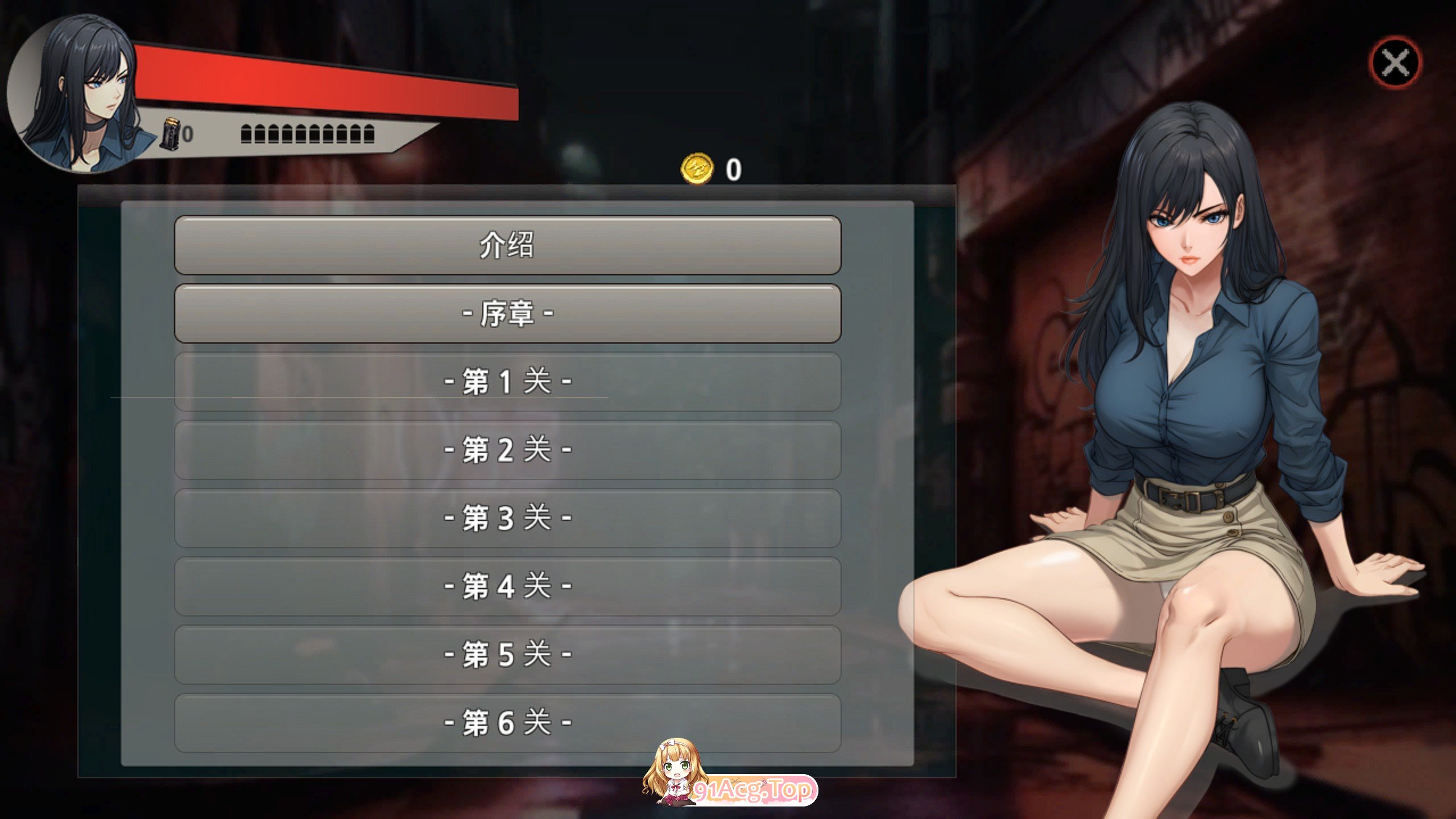Viewport: 1456px width, 819px height.
Task: Choose stage 第 1 关
Action: (507, 382)
